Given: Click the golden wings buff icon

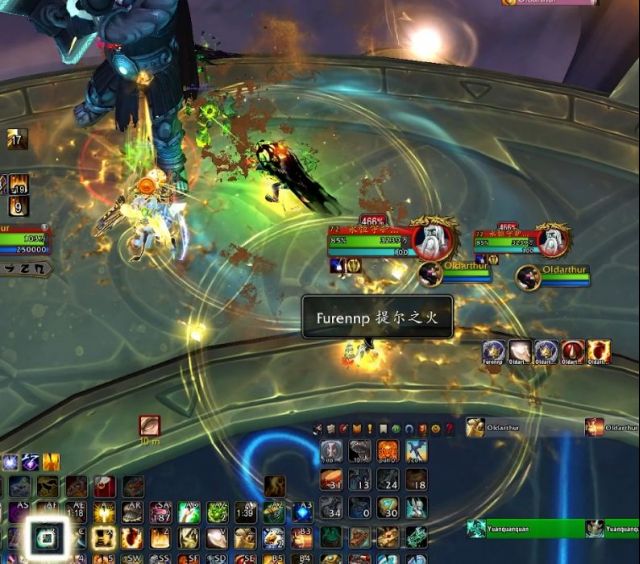Looking at the screenshot, I should [50, 462].
